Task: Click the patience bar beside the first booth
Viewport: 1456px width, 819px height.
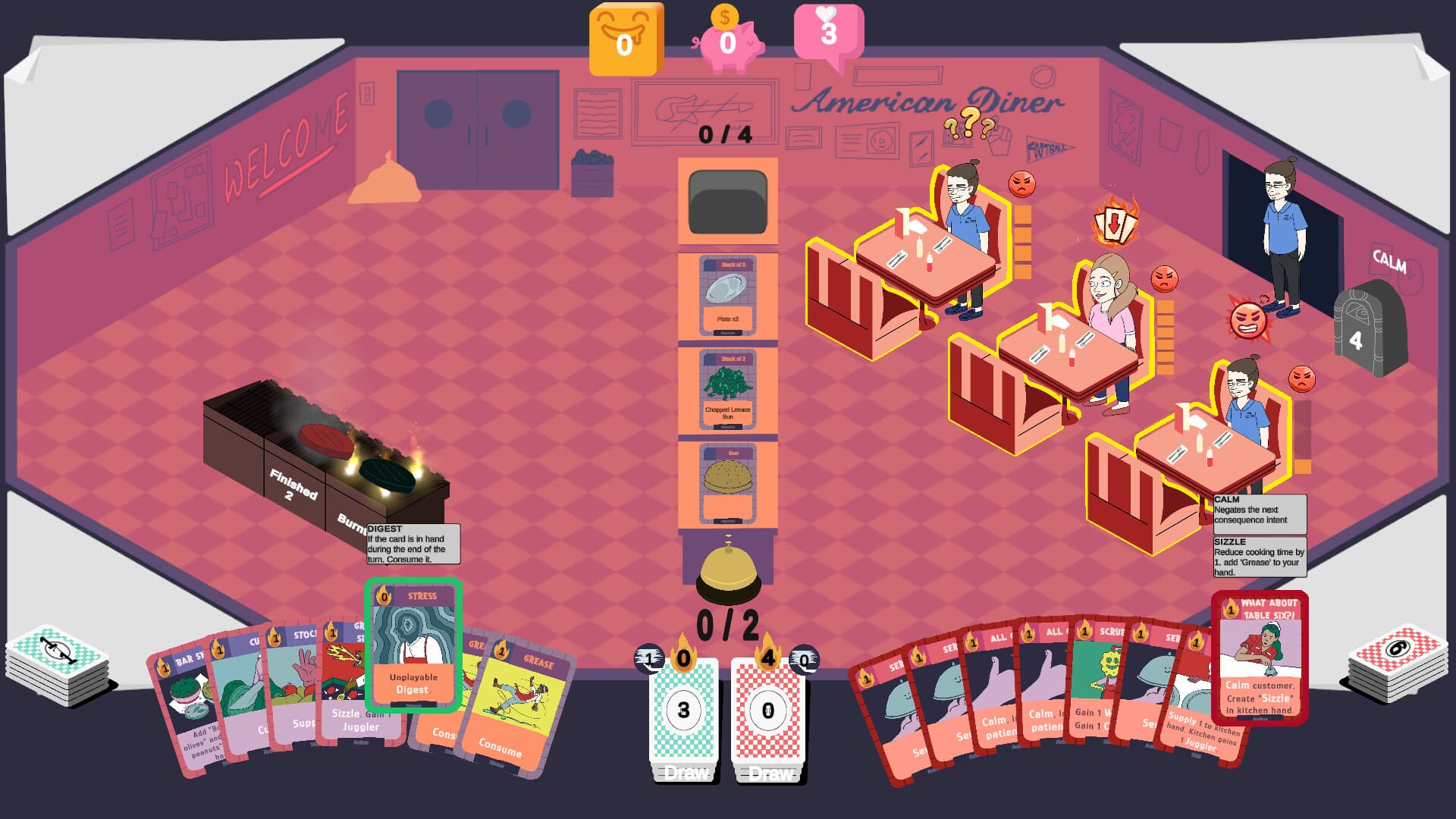Action: click(1022, 243)
